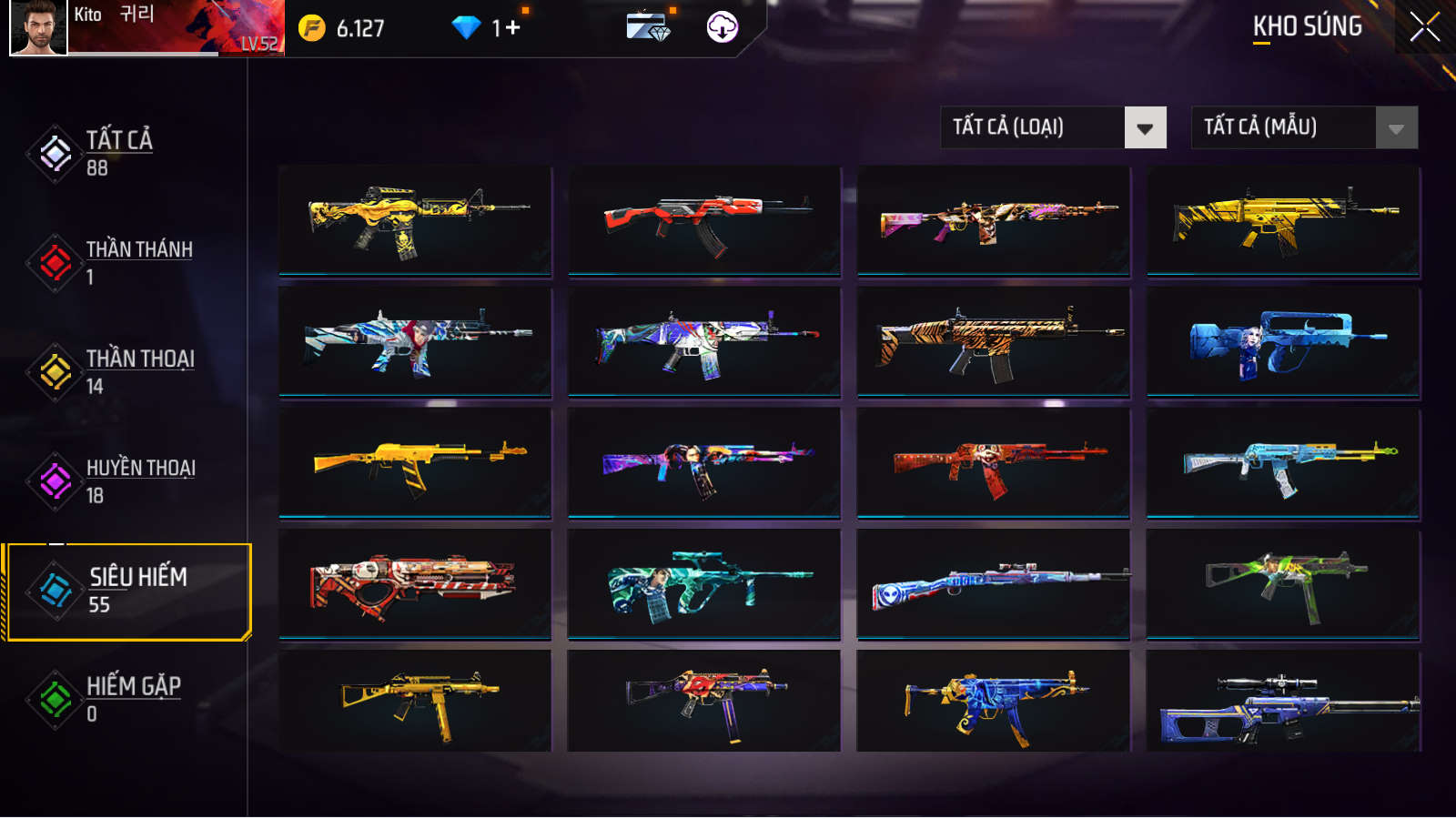Show the Tất Cả category with 88 skins

118,153
